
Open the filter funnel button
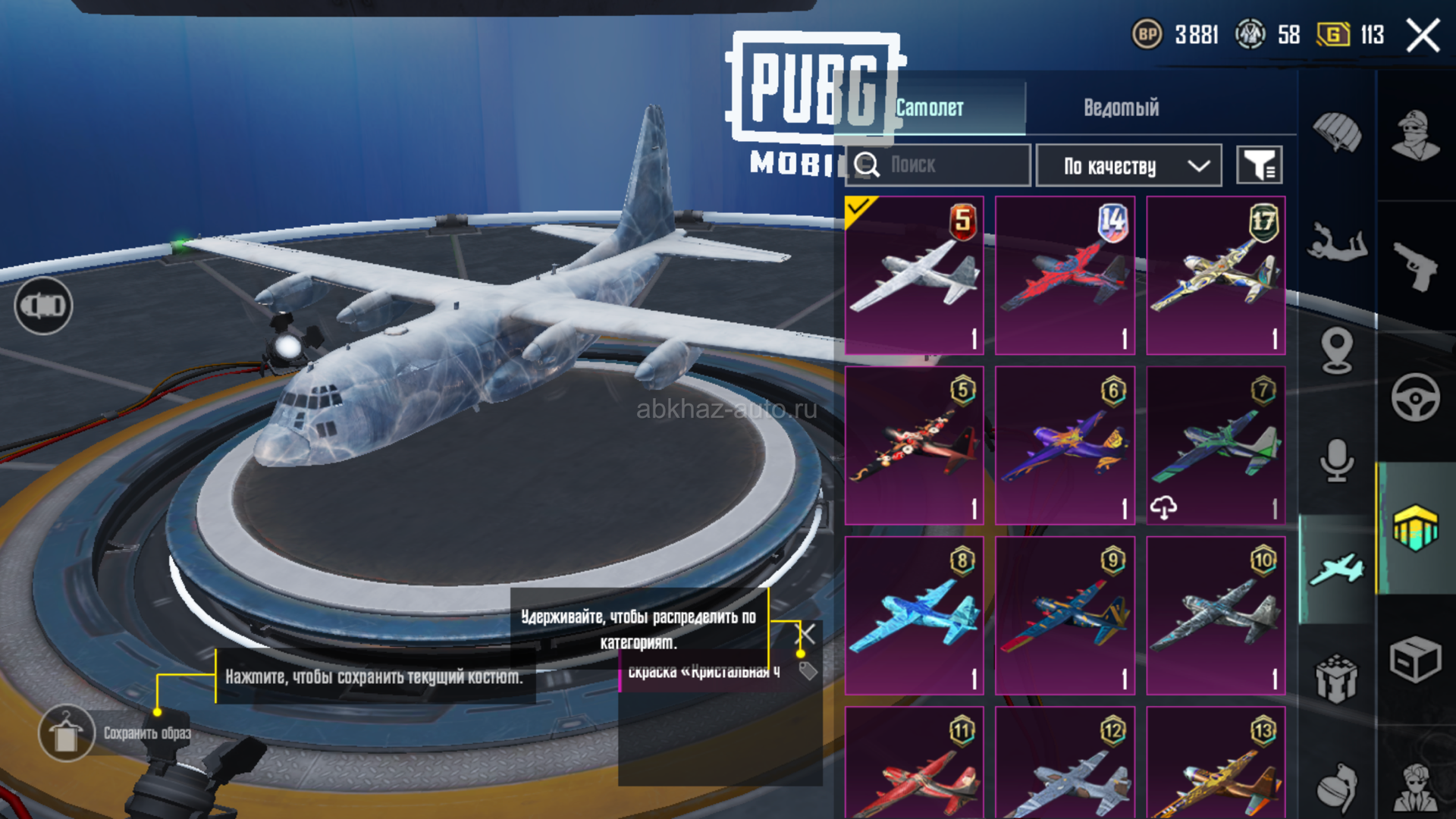(1259, 165)
